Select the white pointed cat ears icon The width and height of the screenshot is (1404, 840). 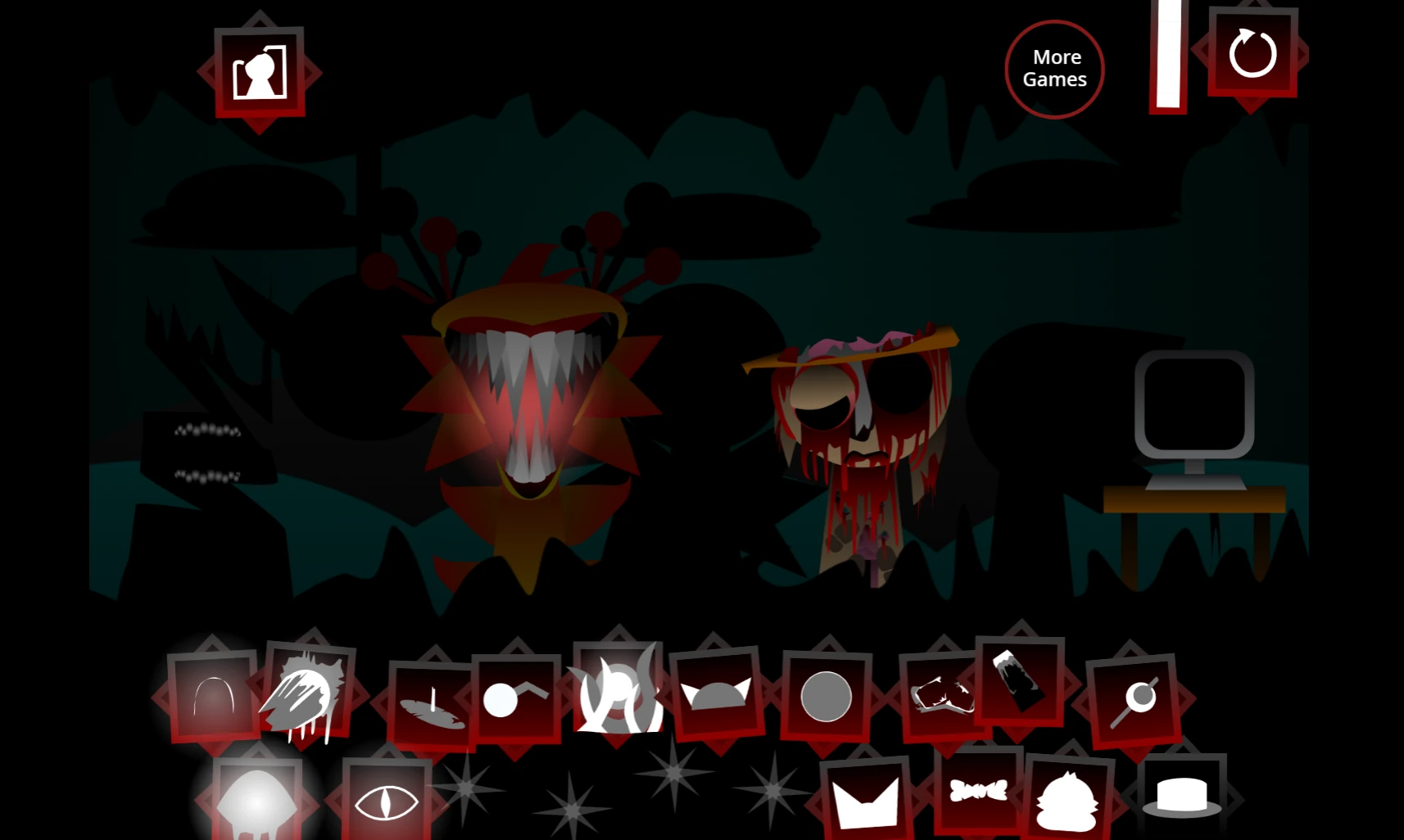click(865, 801)
